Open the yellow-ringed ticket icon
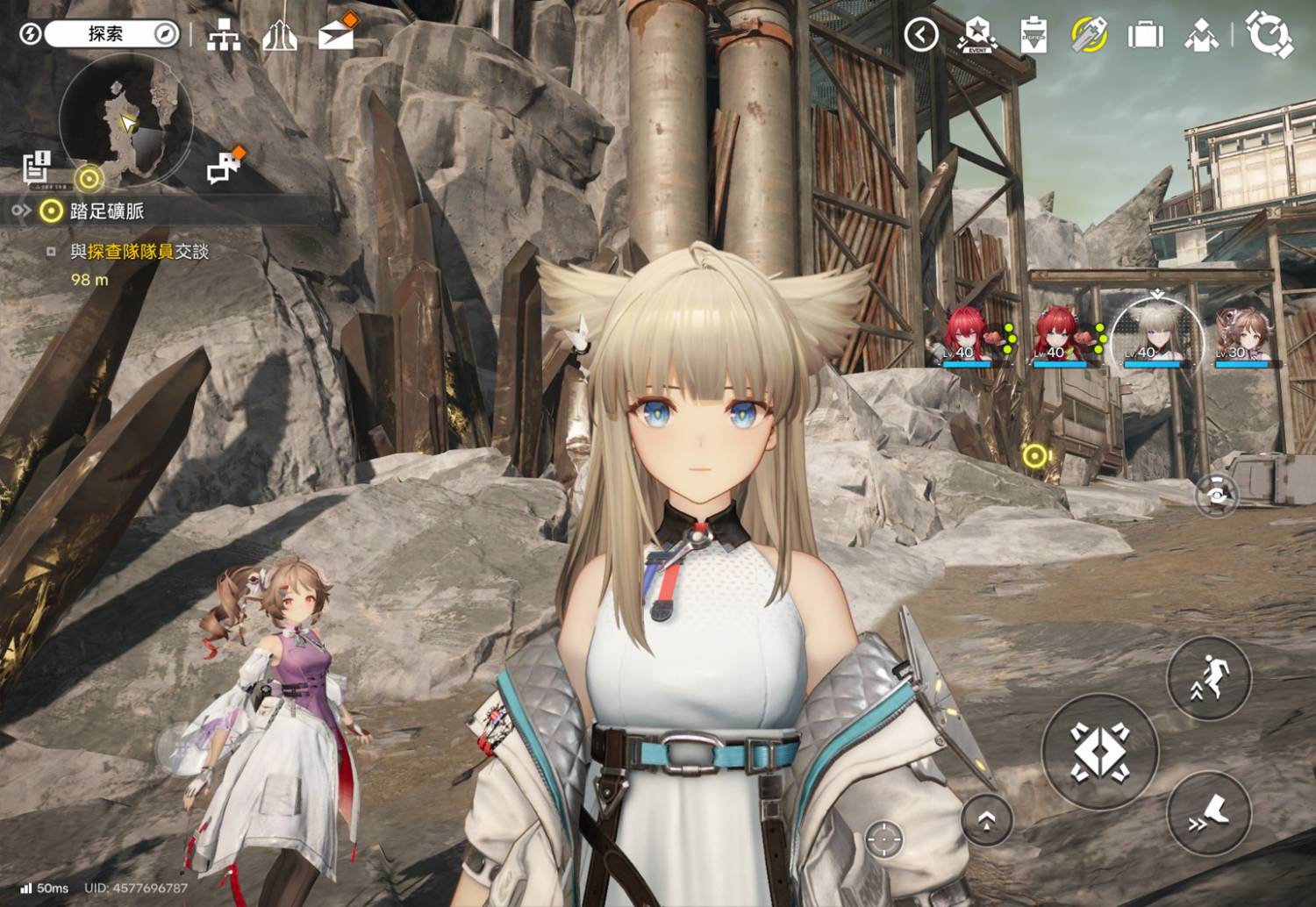Screen dimensions: 1316x907 [x=1090, y=35]
